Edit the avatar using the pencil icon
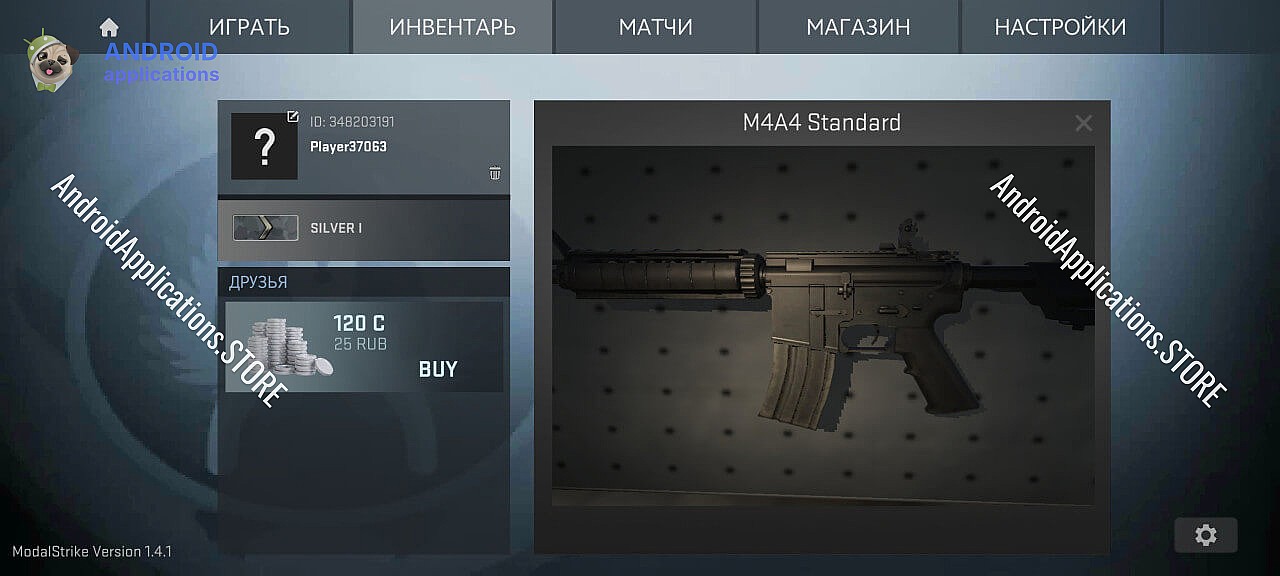 (x=292, y=117)
